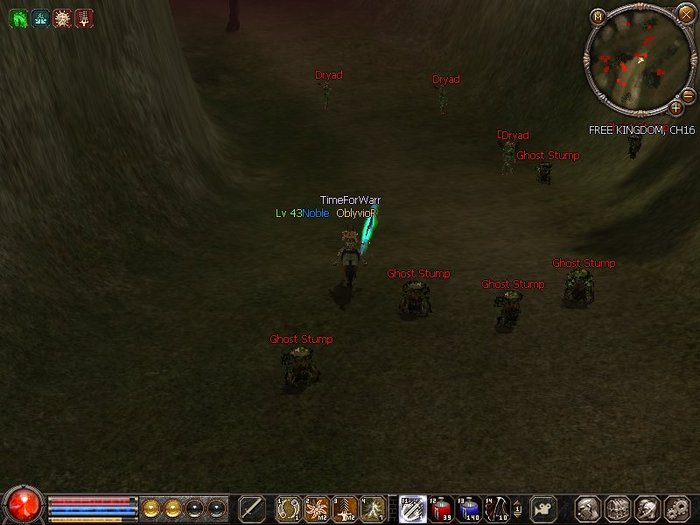This screenshot has height=525, width=700.
Task: Close the minimap with the X button
Action: [685, 14]
